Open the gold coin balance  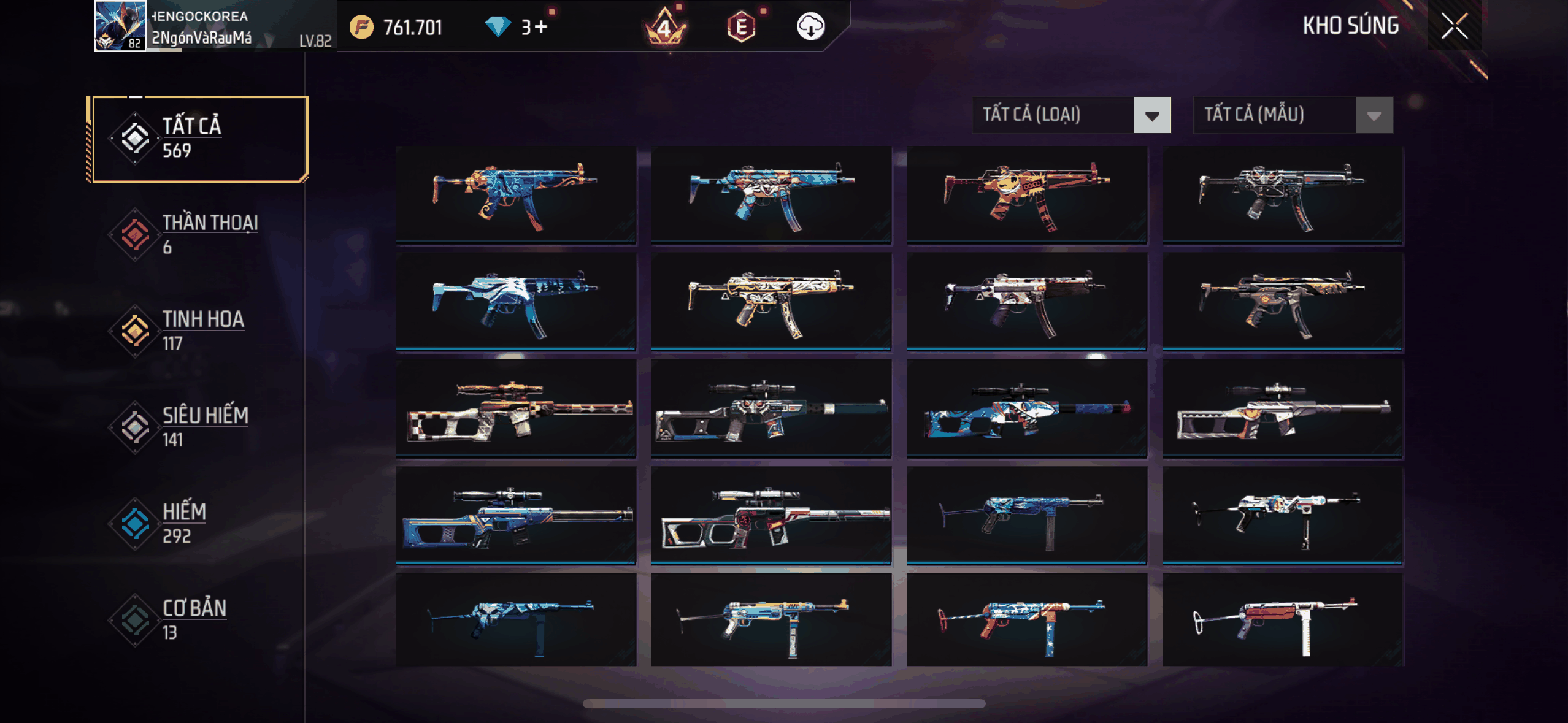pyautogui.click(x=396, y=27)
